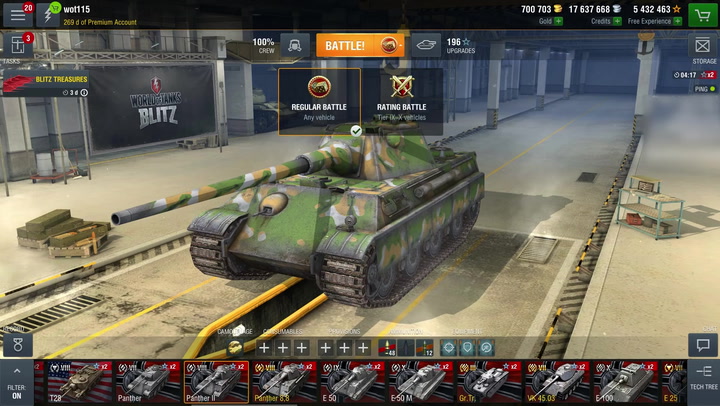The image size is (720, 406).
Task: Open the Blitz Treasures event
Action: 45,85
